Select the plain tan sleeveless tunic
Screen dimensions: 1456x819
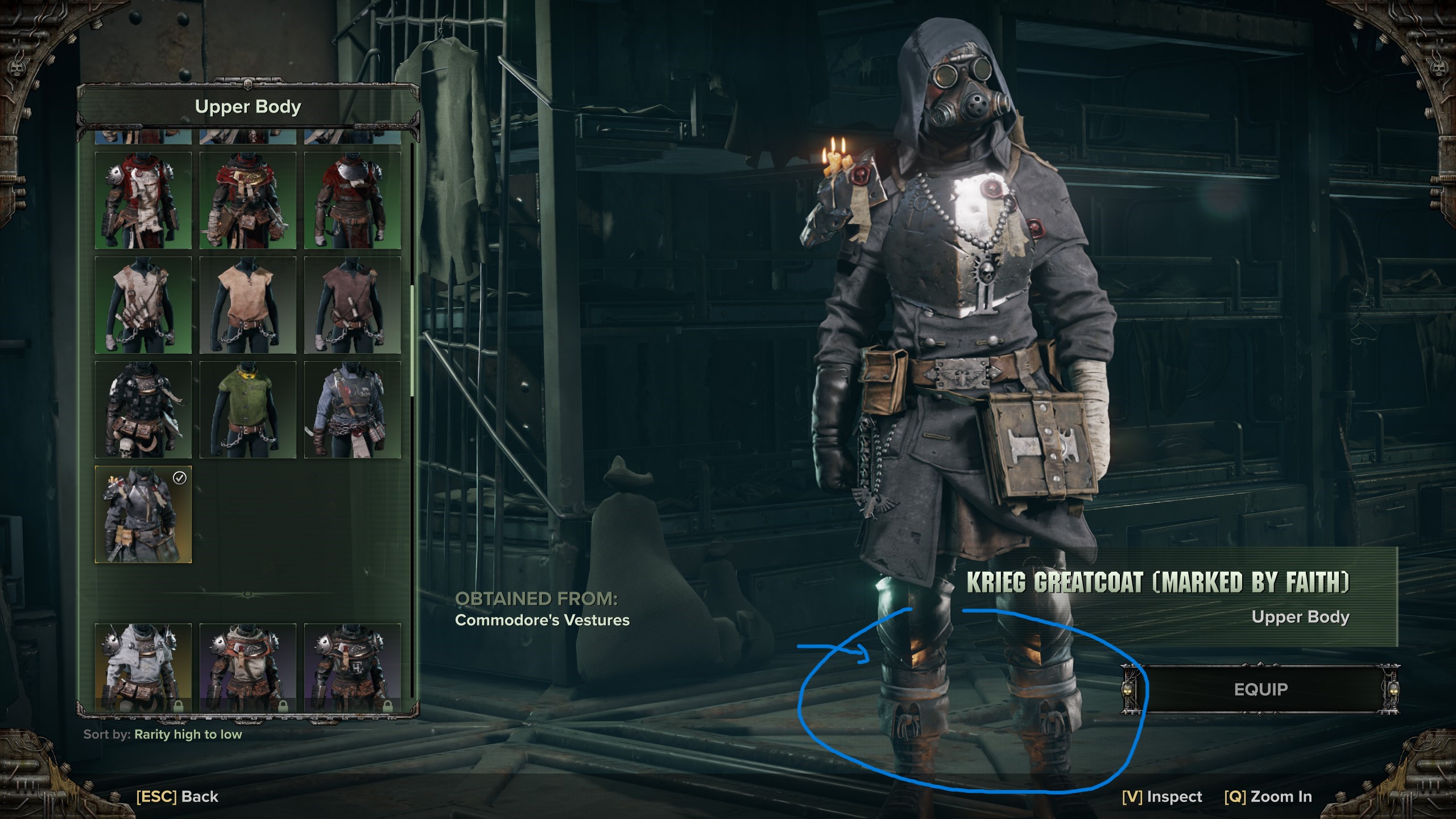[248, 305]
